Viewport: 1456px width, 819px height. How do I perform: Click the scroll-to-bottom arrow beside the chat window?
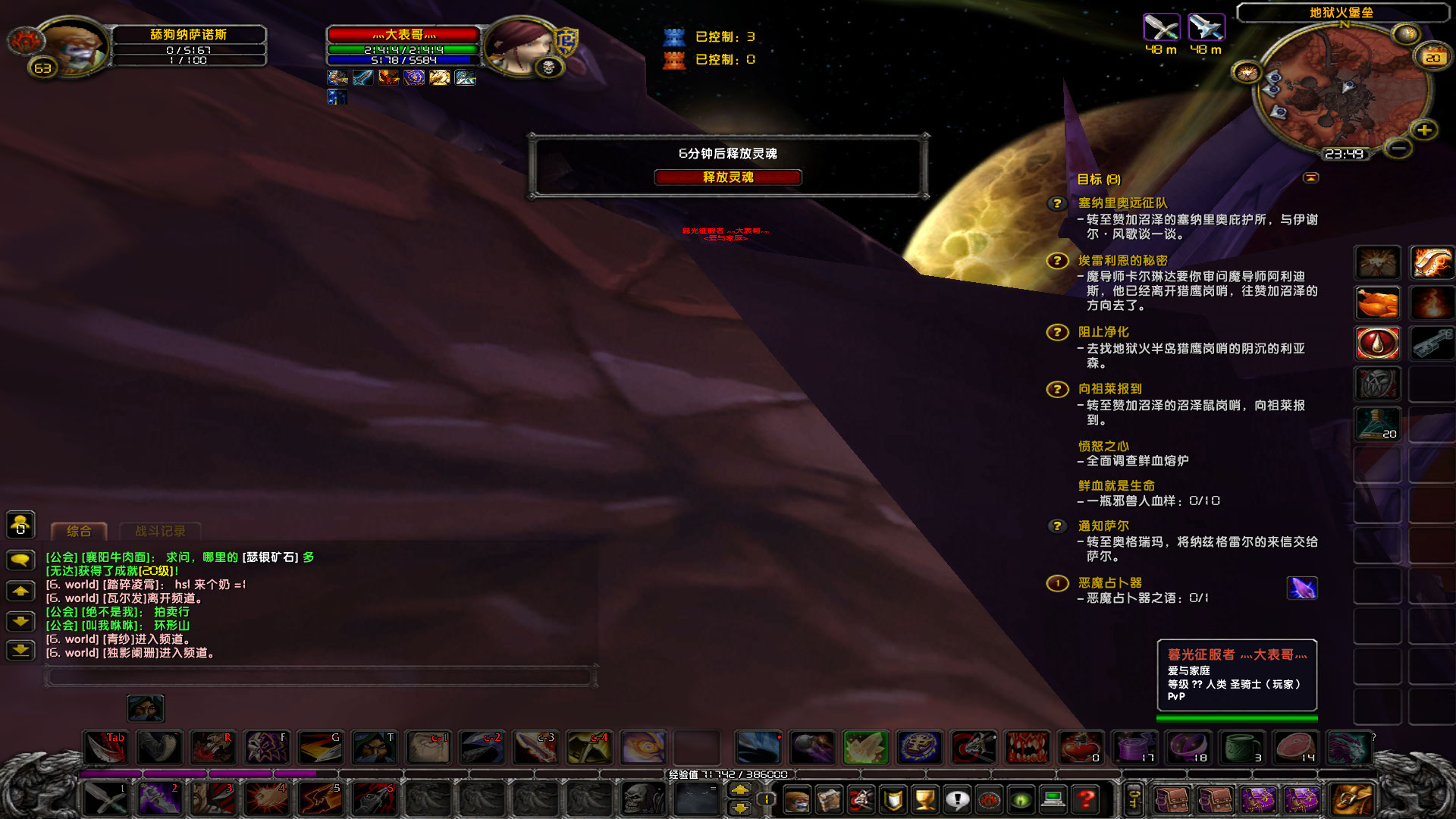point(20,650)
